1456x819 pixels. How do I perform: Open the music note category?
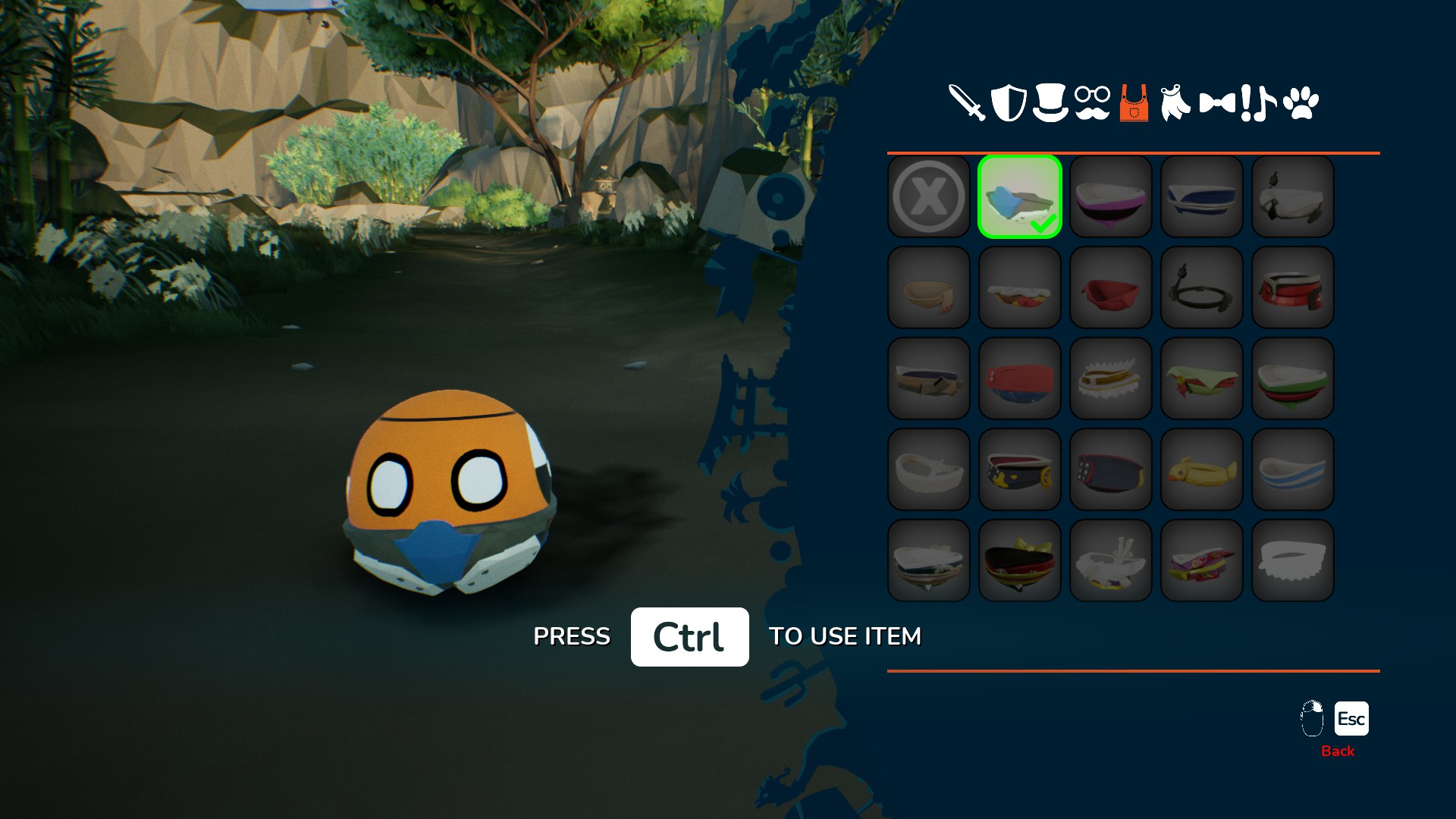[x=1264, y=103]
